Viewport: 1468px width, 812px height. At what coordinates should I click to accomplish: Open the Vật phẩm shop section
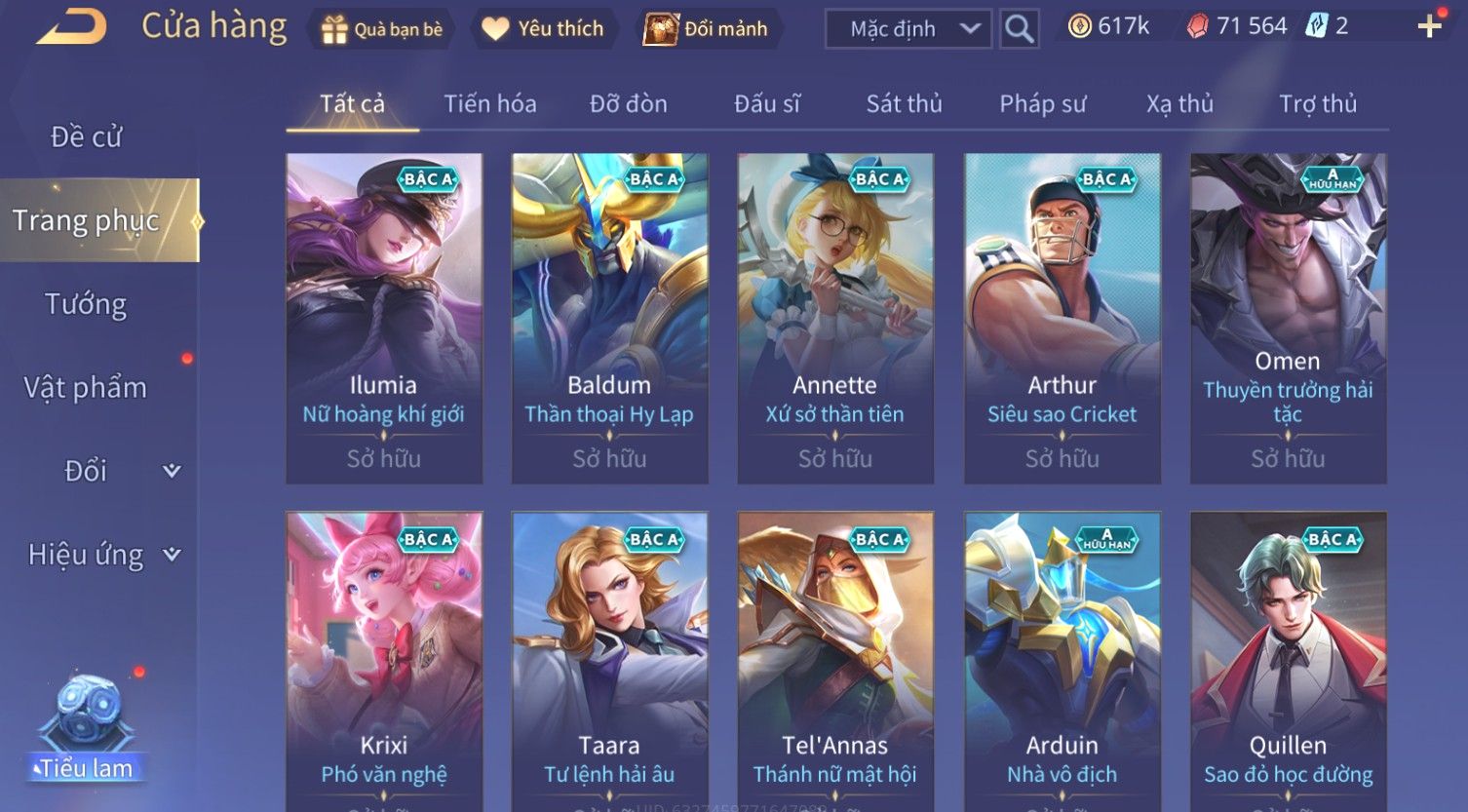[x=86, y=388]
